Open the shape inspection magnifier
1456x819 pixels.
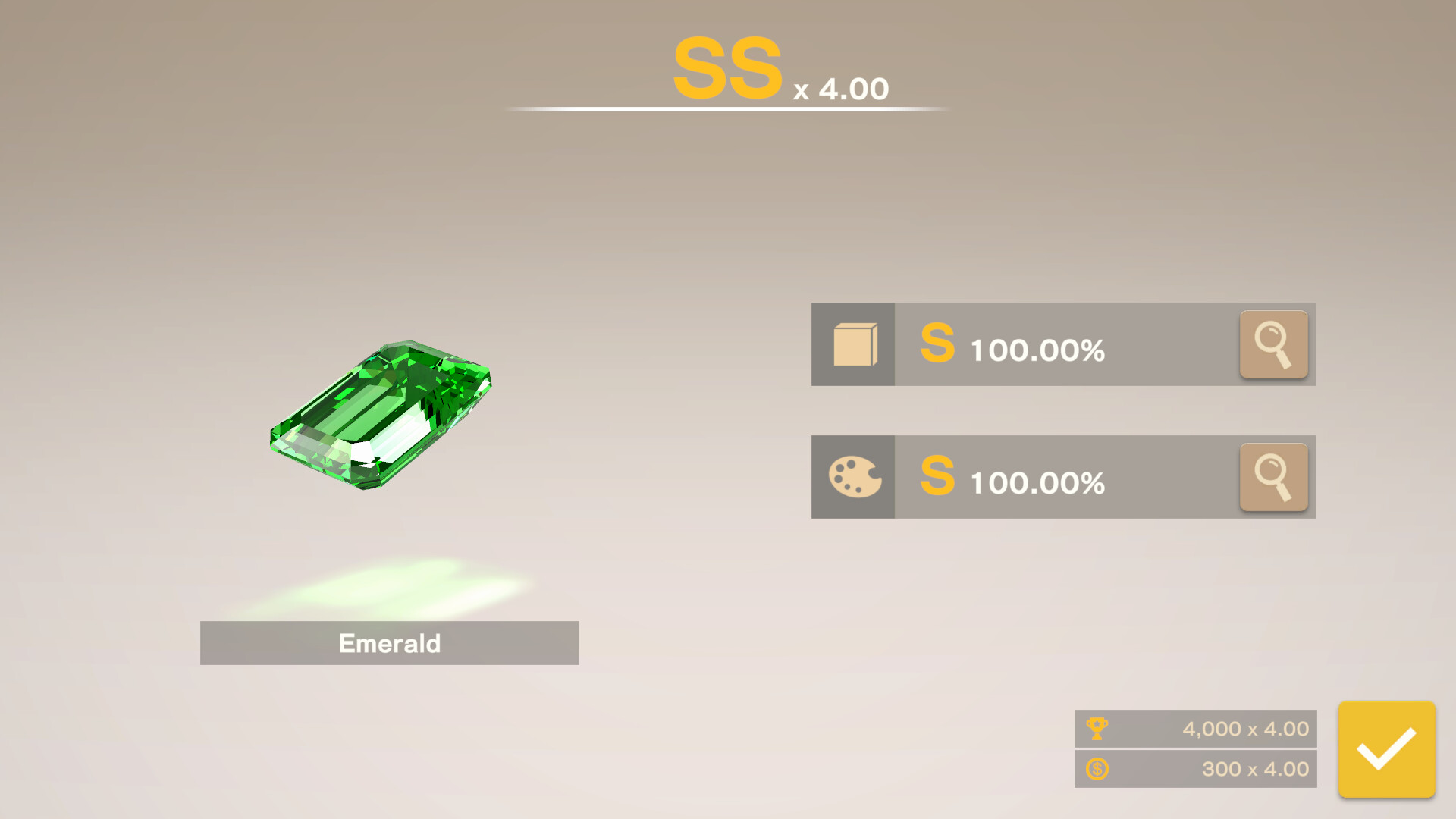[1273, 344]
